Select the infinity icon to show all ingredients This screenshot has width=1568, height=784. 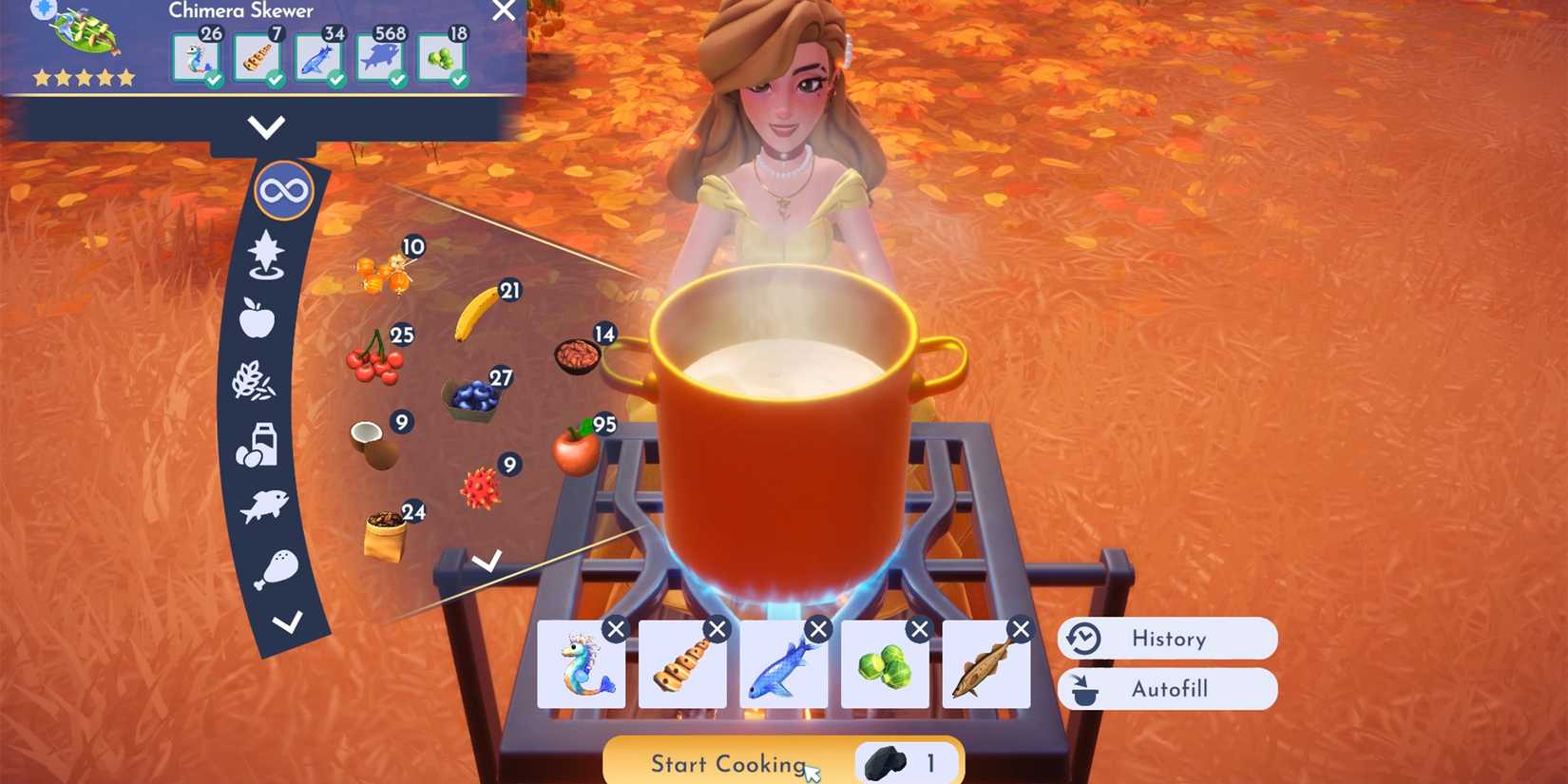(x=282, y=190)
